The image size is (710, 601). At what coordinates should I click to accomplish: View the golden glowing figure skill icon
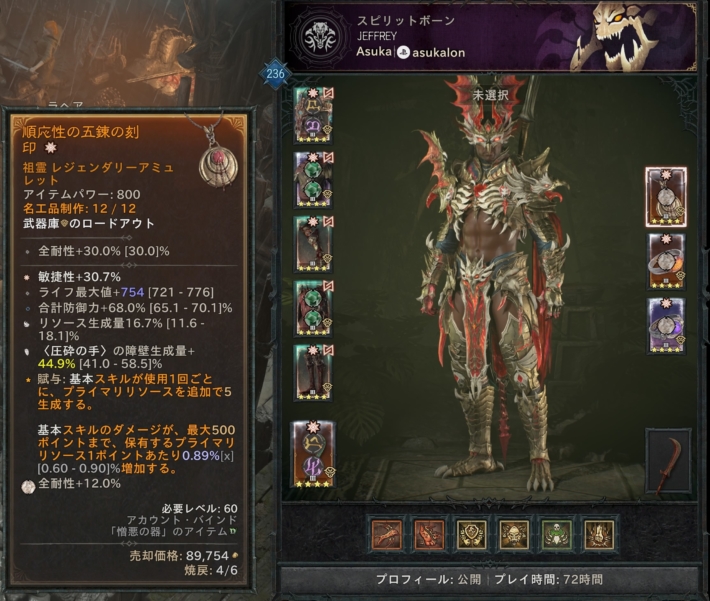[600, 535]
